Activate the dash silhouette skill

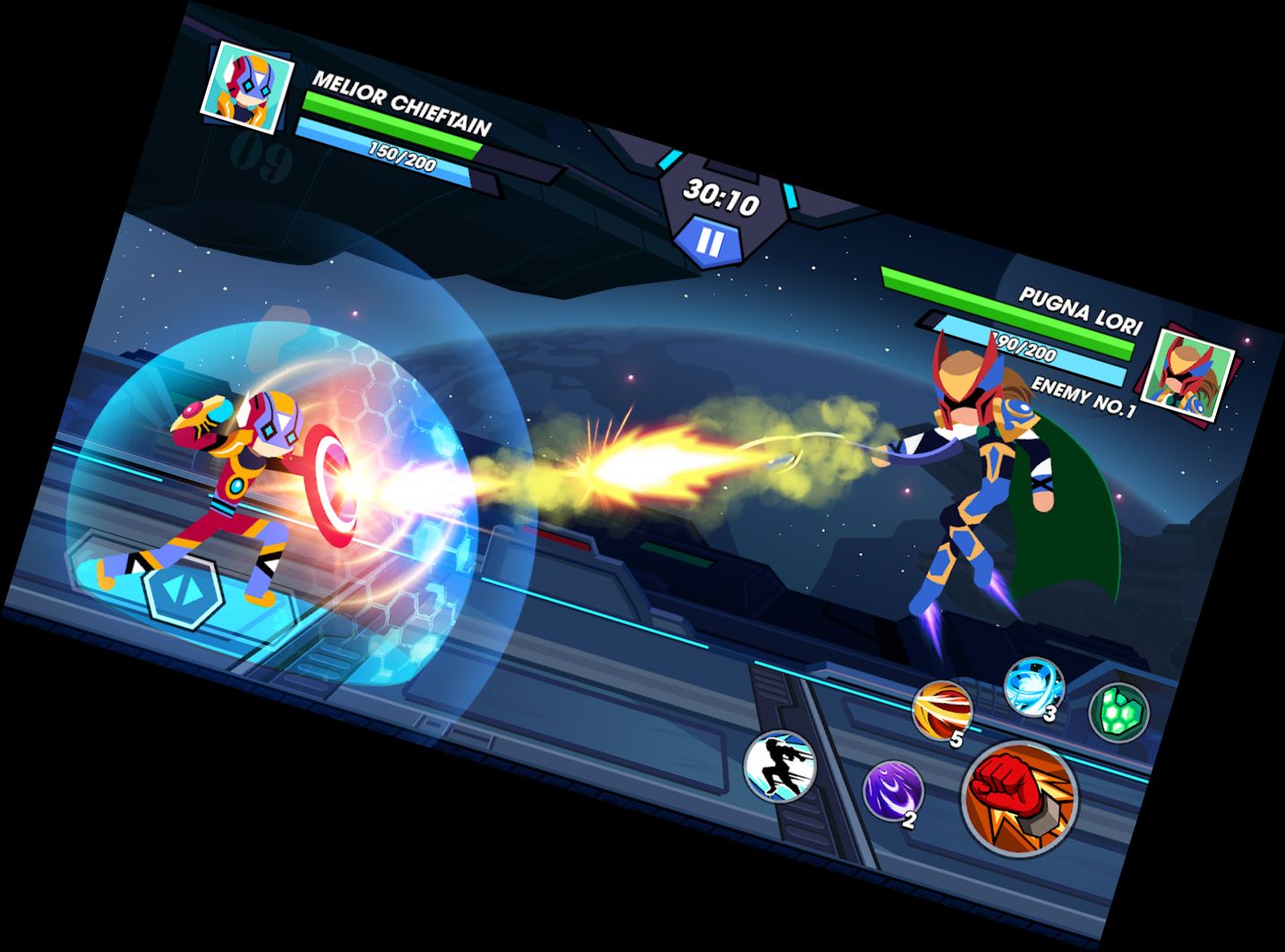coord(780,766)
